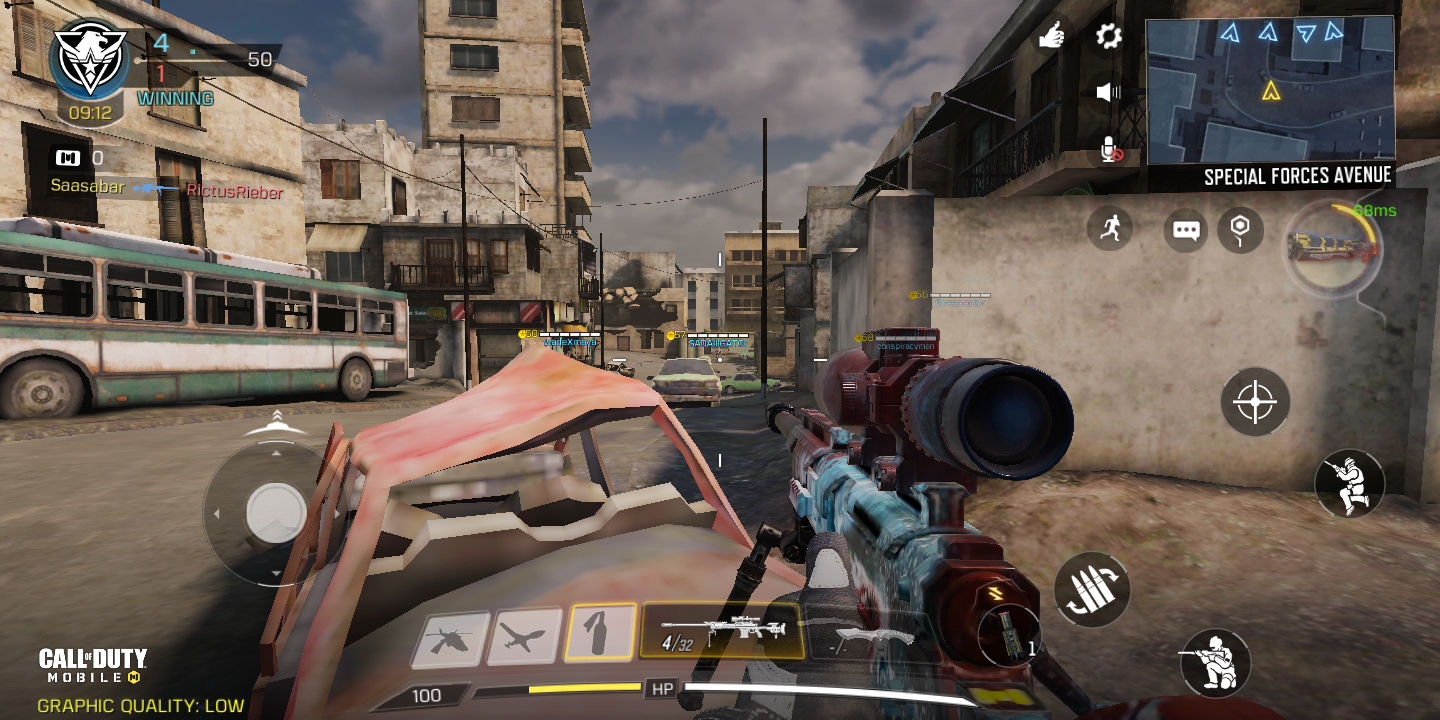The height and width of the screenshot is (720, 1440).
Task: Toggle the muted microphone icon
Action: [x=1110, y=151]
